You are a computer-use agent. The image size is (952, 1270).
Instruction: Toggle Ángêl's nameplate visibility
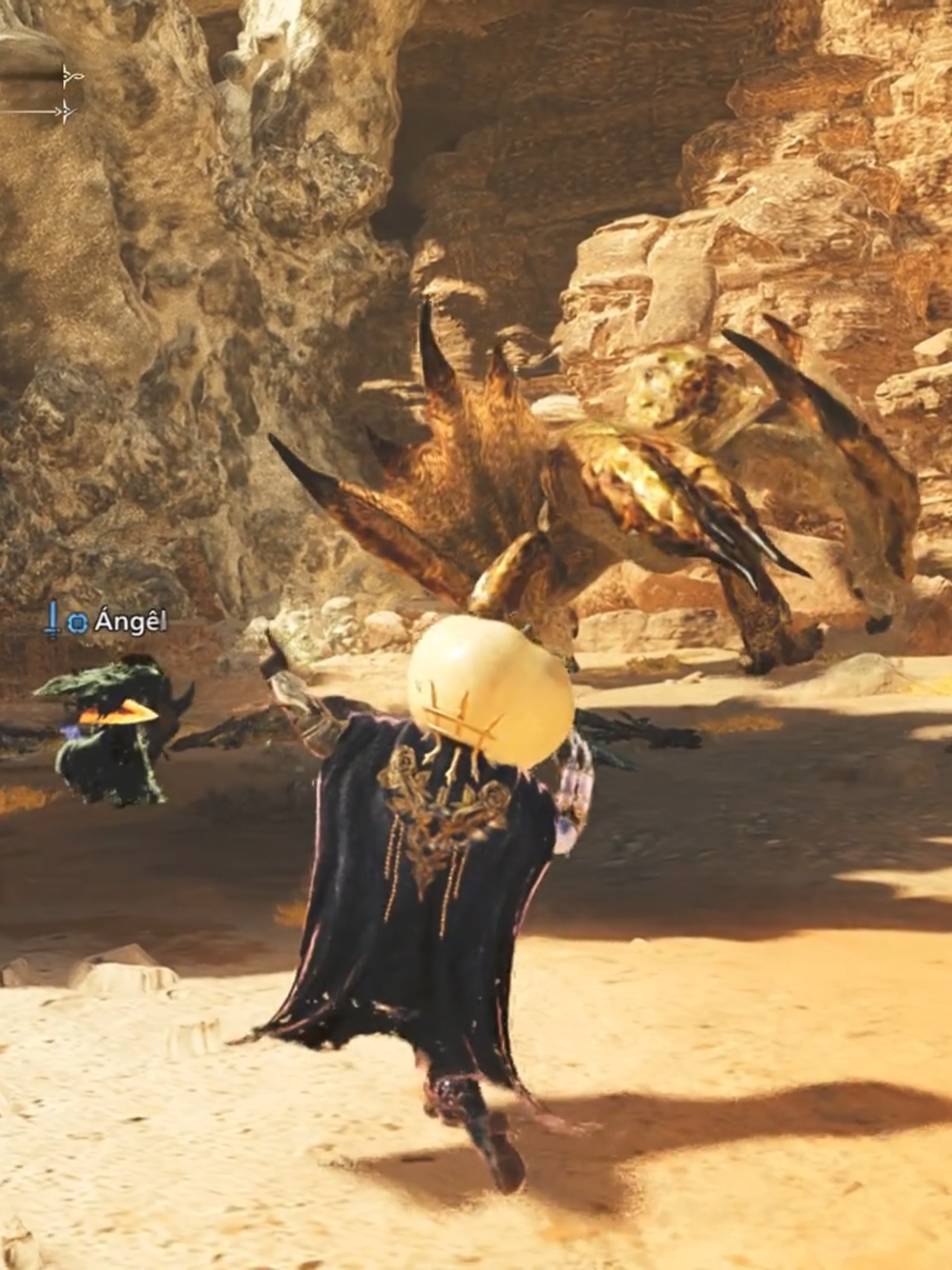(130, 620)
